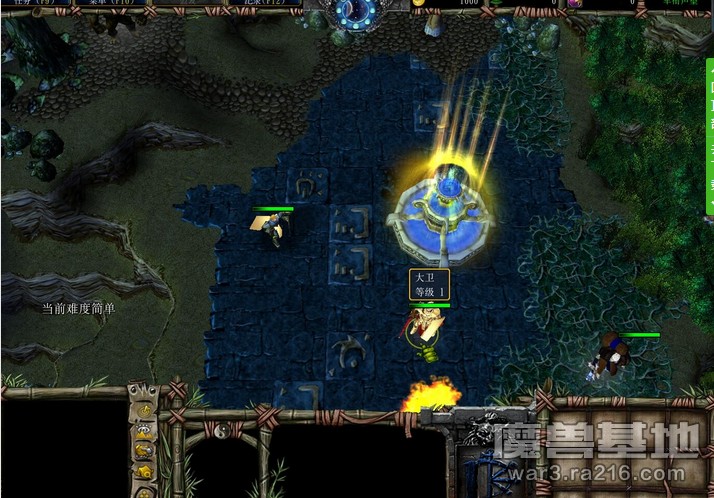Toggle the minimap terrain display button

(x=144, y=432)
